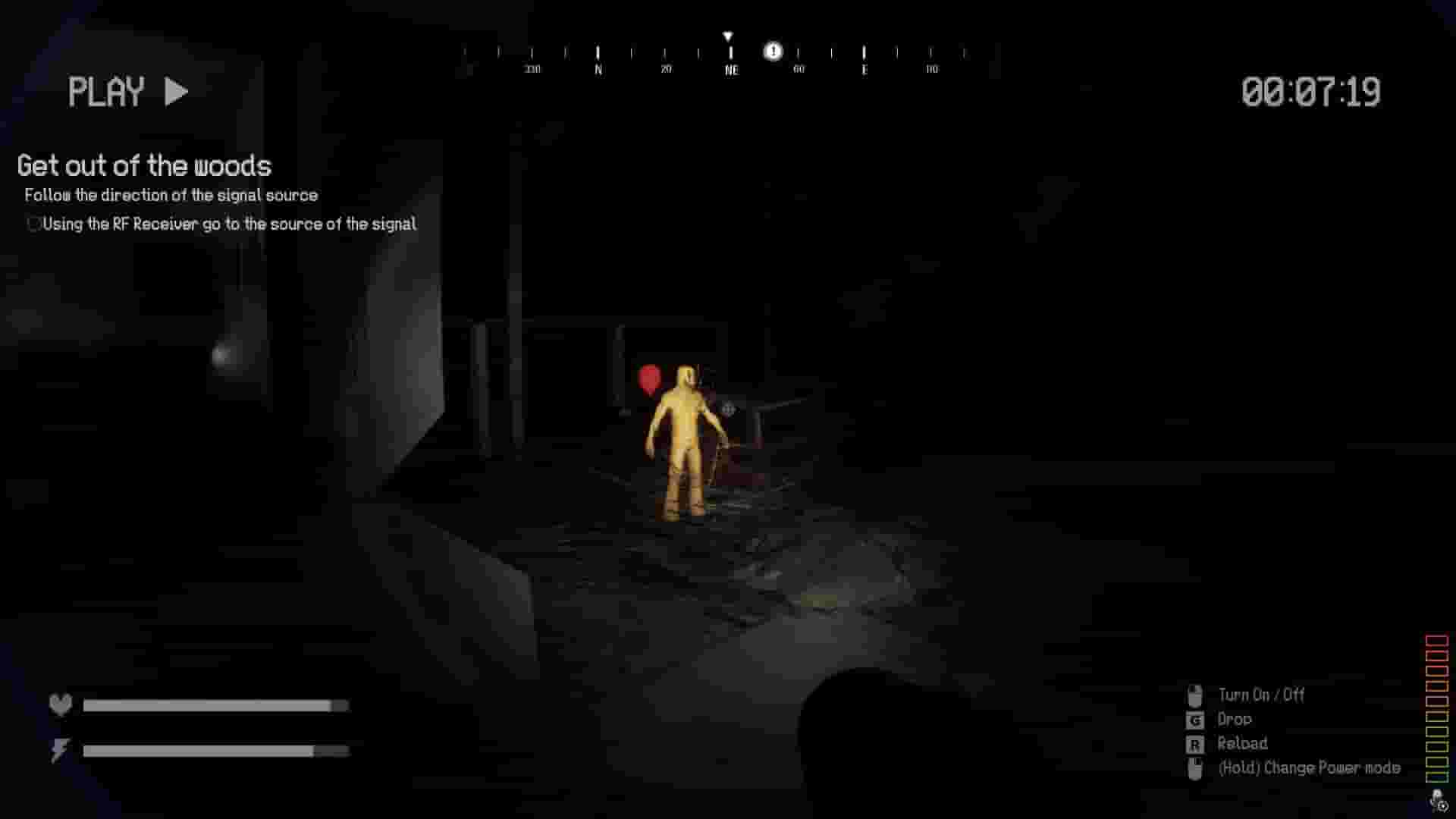Tick the 'Using the RF Receiver' objective checkbox
The image size is (1456, 819).
click(x=33, y=224)
